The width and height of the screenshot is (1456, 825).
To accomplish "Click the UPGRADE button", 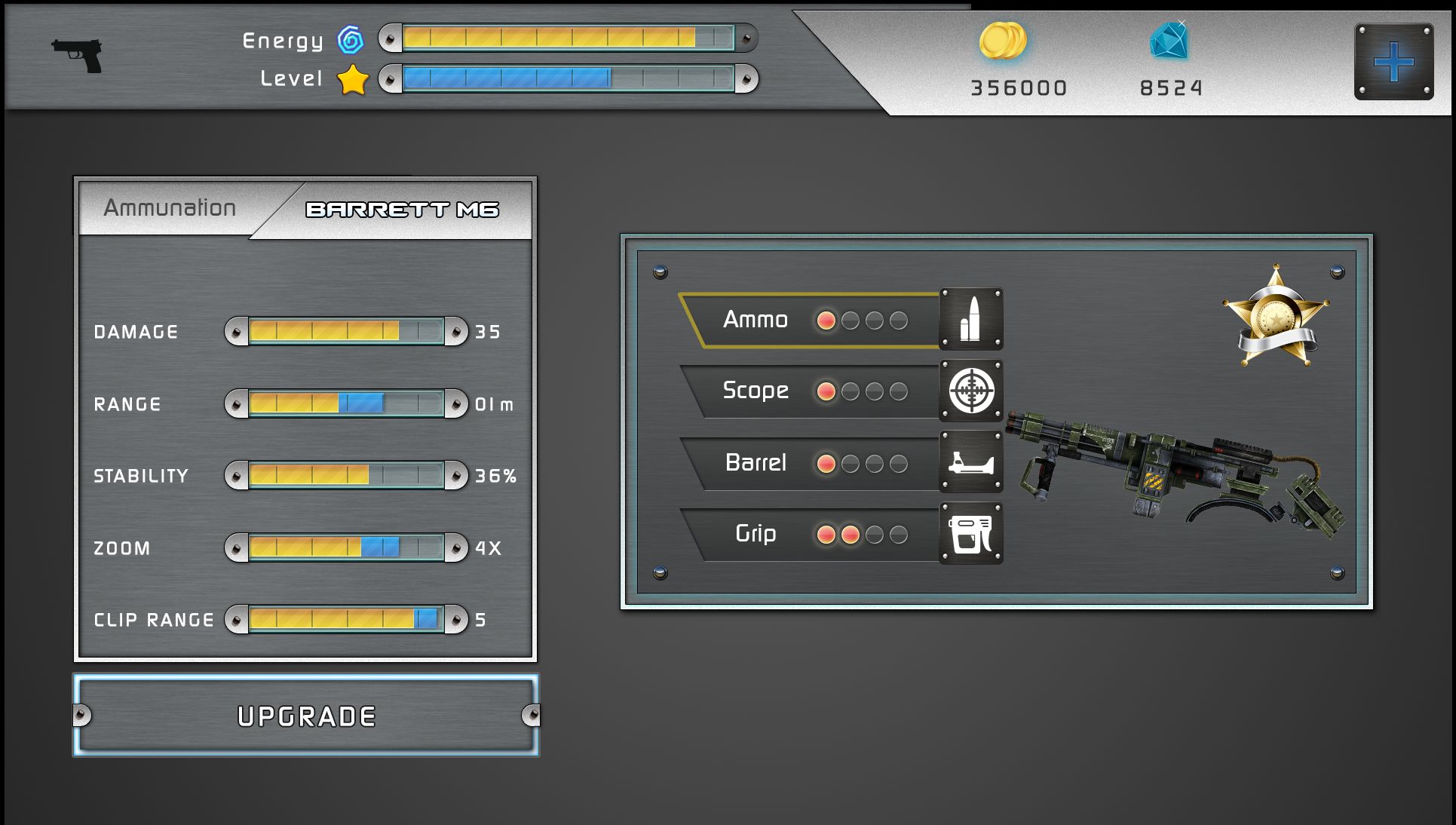I will click(306, 716).
